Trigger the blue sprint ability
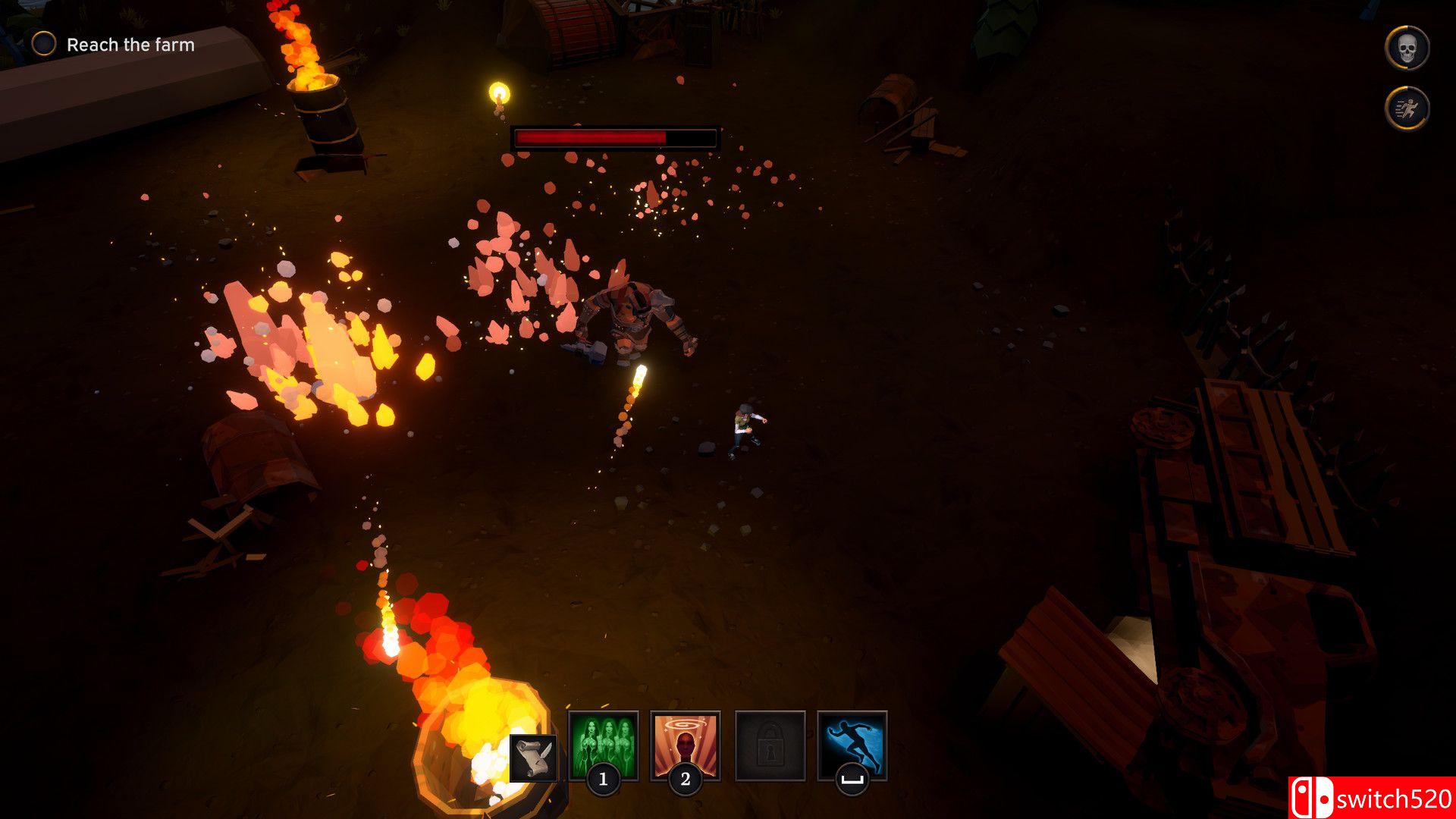This screenshot has width=1456, height=819. pyautogui.click(x=852, y=745)
